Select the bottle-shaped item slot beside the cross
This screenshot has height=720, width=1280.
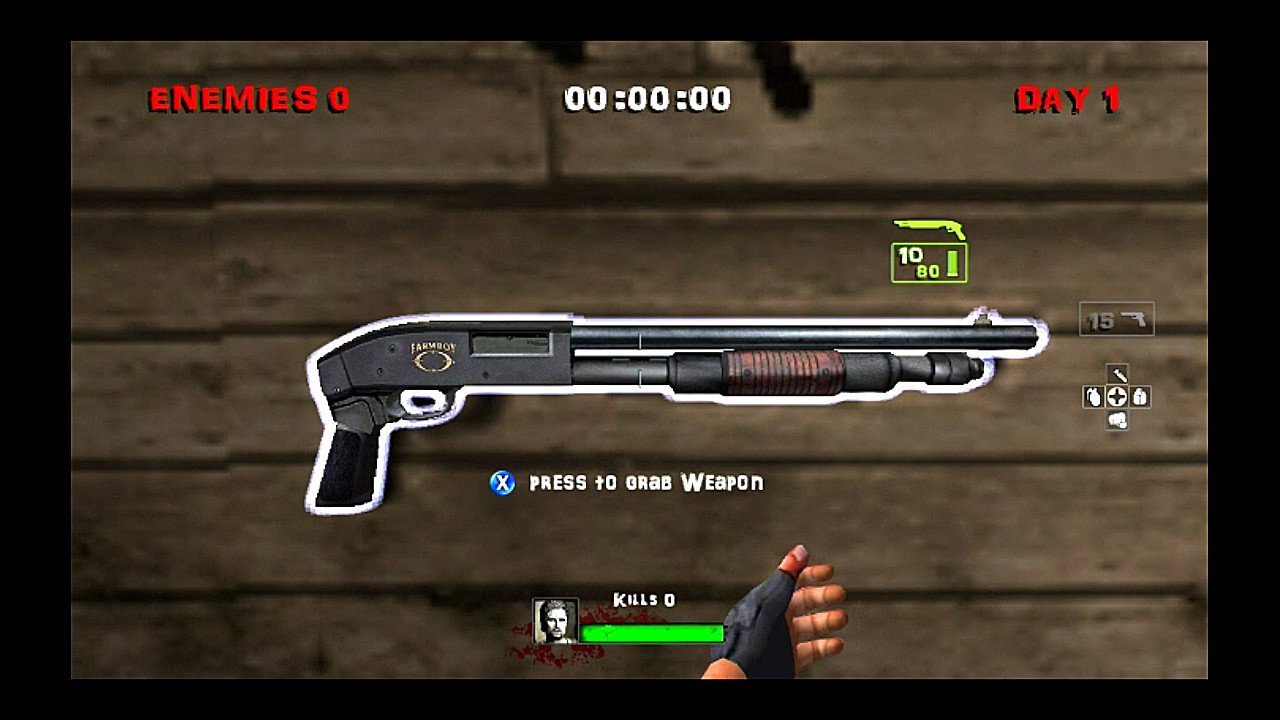[1141, 397]
